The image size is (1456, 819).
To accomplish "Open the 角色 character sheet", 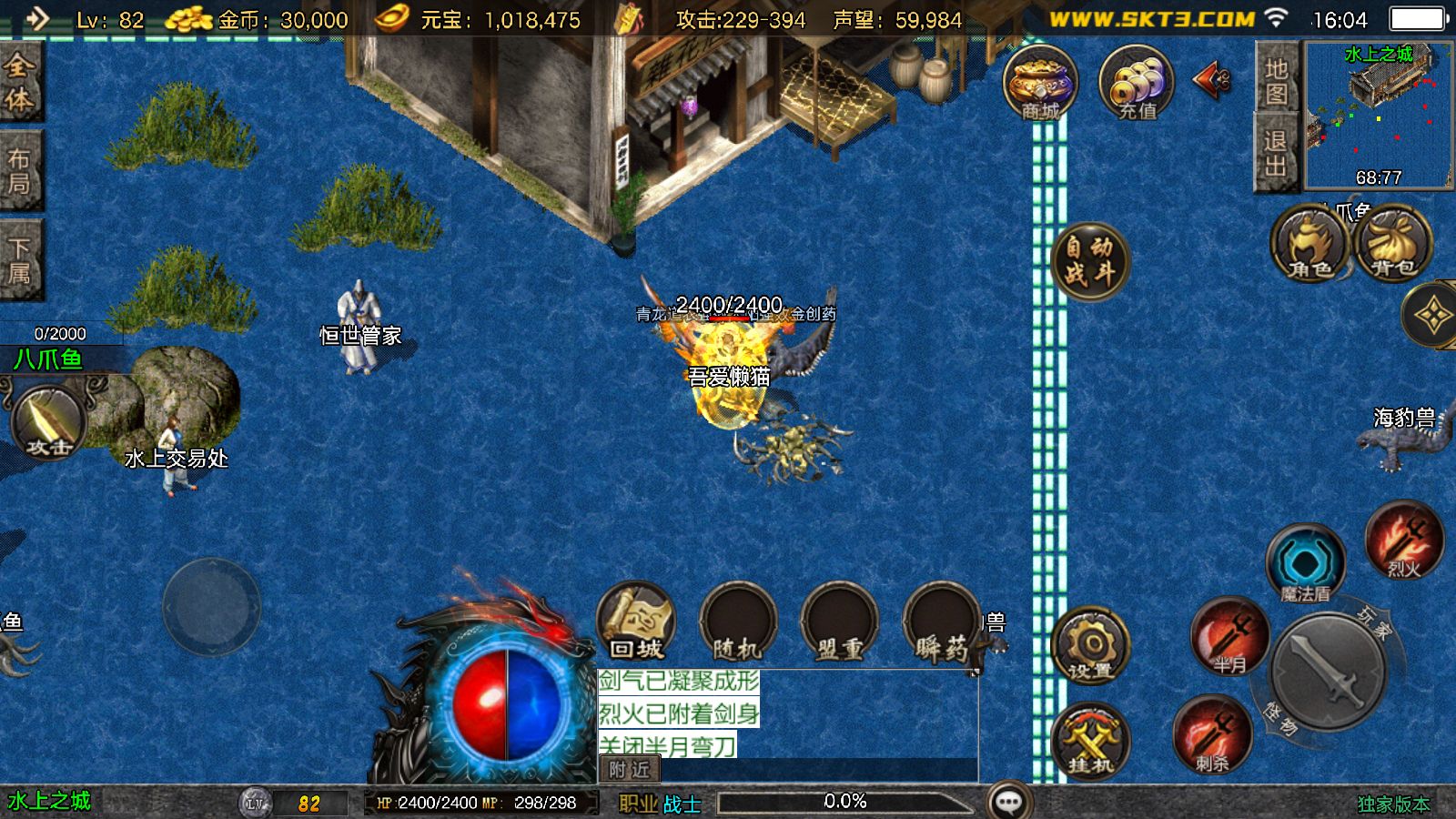I will [x=1309, y=244].
